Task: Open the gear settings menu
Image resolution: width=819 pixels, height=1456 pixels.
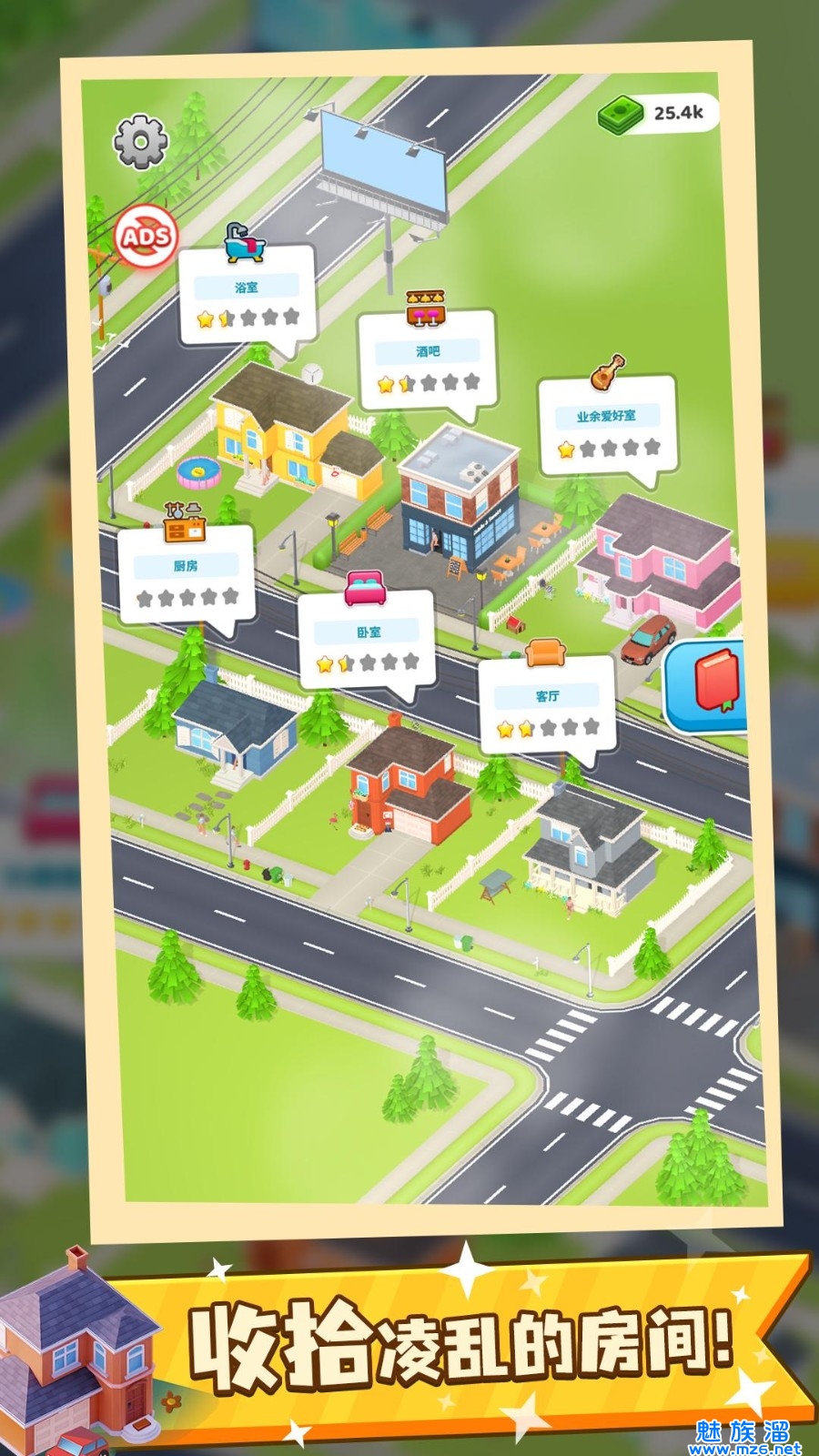Action: click(x=140, y=141)
